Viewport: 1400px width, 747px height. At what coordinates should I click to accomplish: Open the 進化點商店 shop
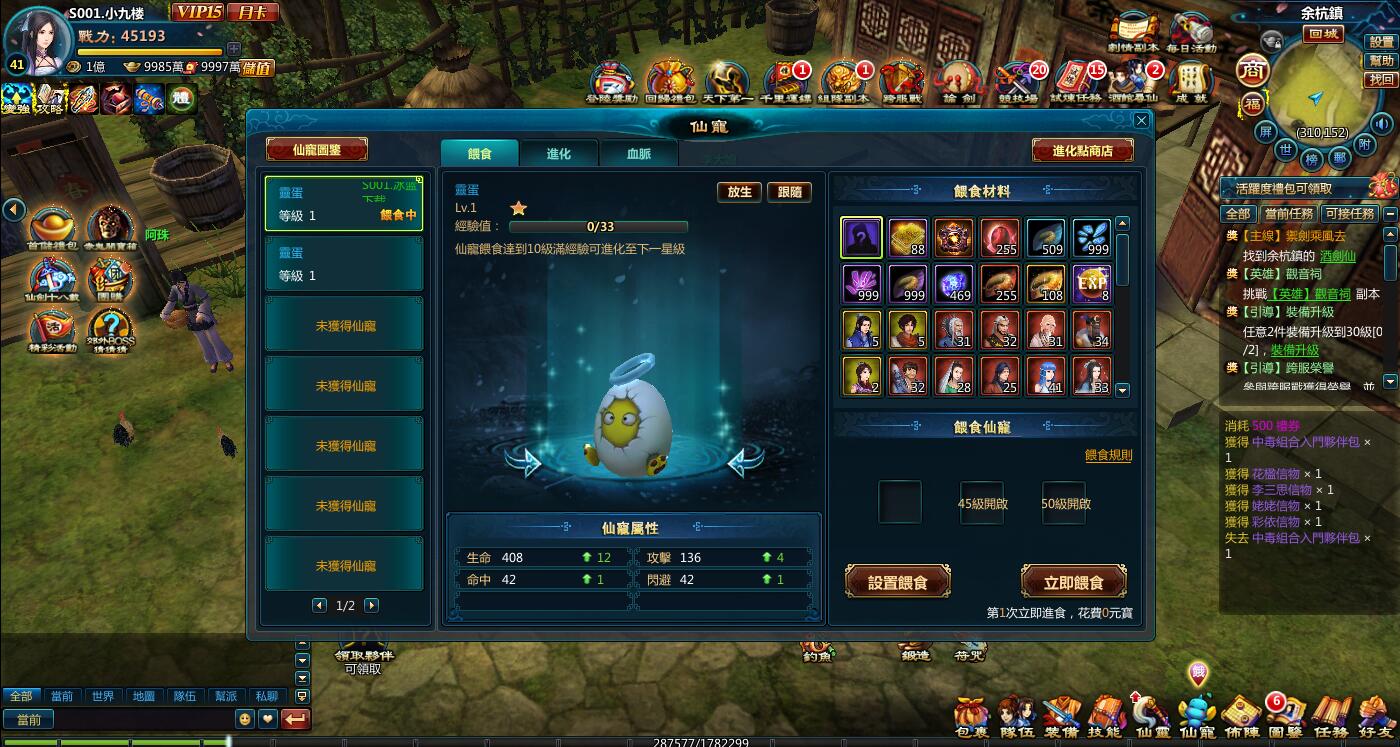tap(1083, 151)
